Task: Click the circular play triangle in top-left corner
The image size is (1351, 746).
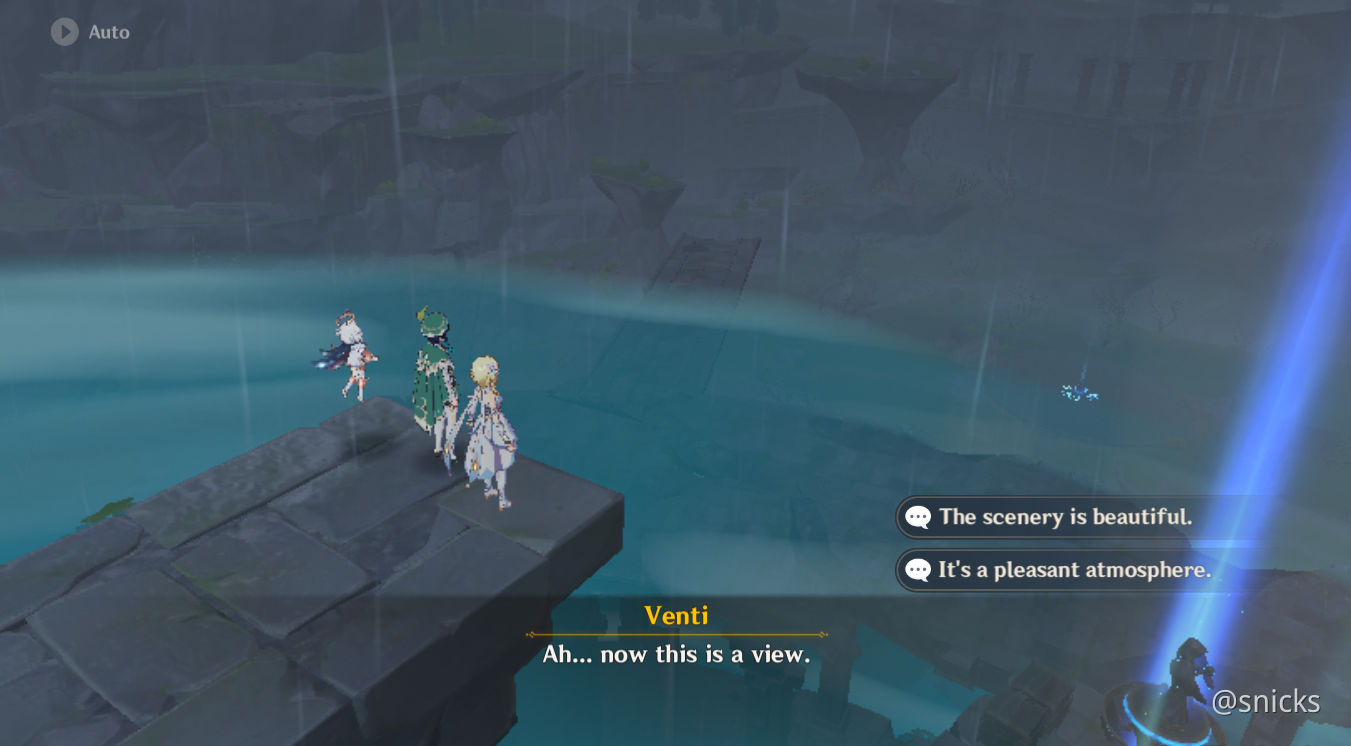Action: (x=64, y=31)
